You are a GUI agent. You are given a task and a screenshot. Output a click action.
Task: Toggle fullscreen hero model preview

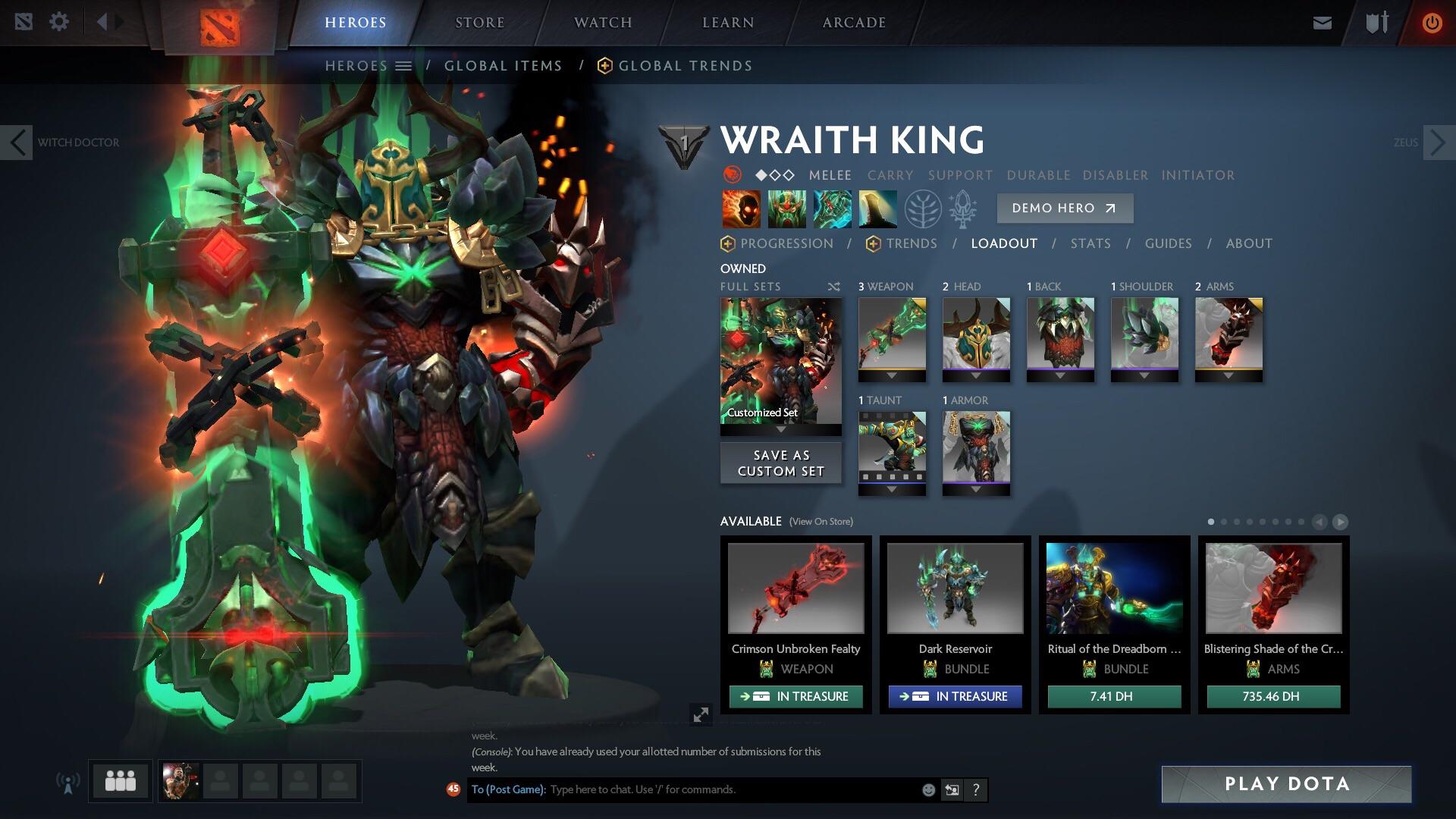701,714
